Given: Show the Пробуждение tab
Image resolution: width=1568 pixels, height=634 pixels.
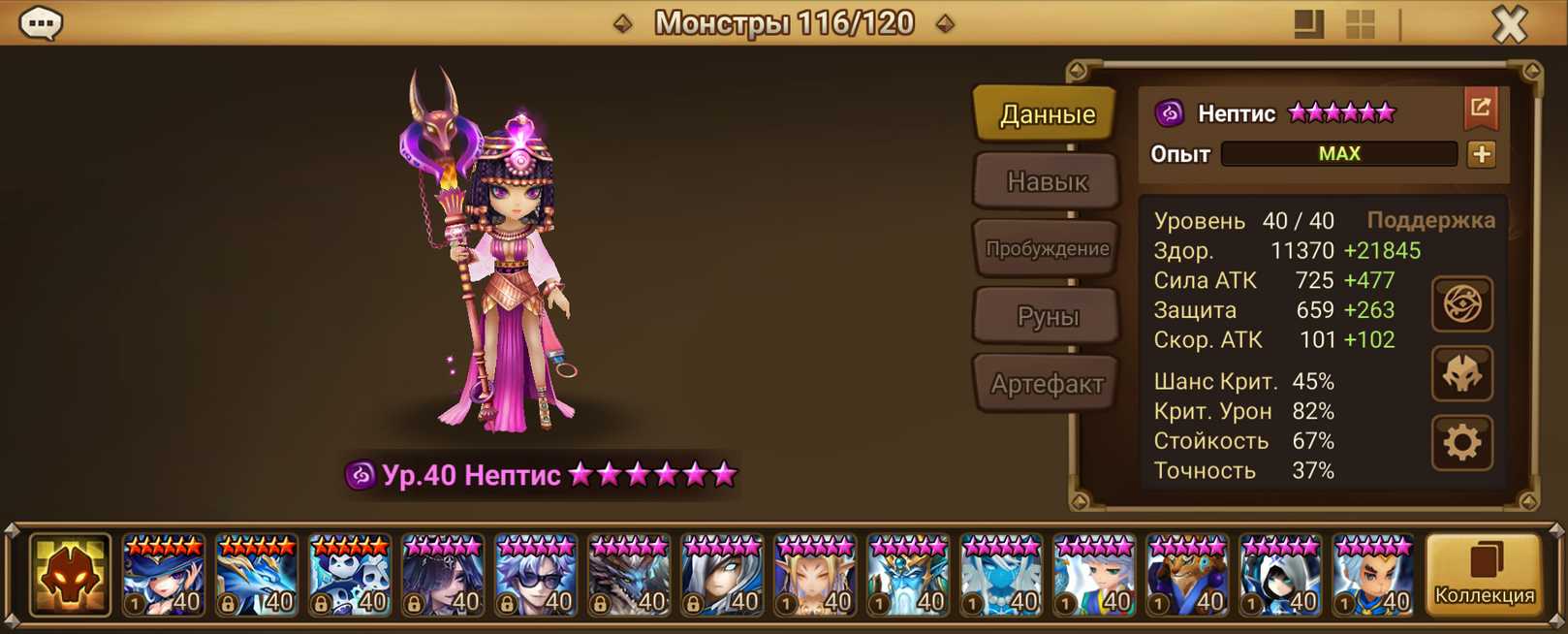Looking at the screenshot, I should (1047, 248).
